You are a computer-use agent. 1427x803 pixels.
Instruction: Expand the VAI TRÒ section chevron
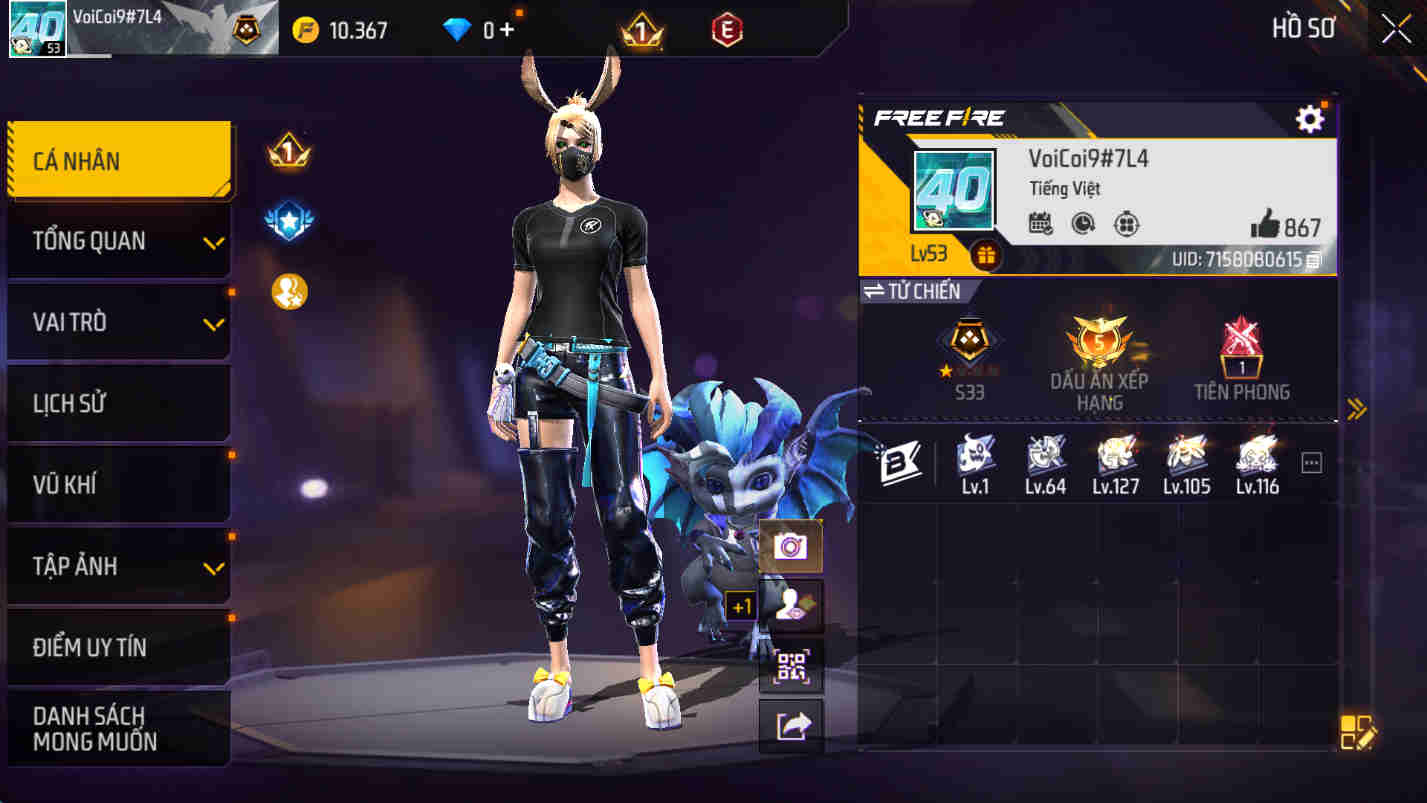click(213, 322)
